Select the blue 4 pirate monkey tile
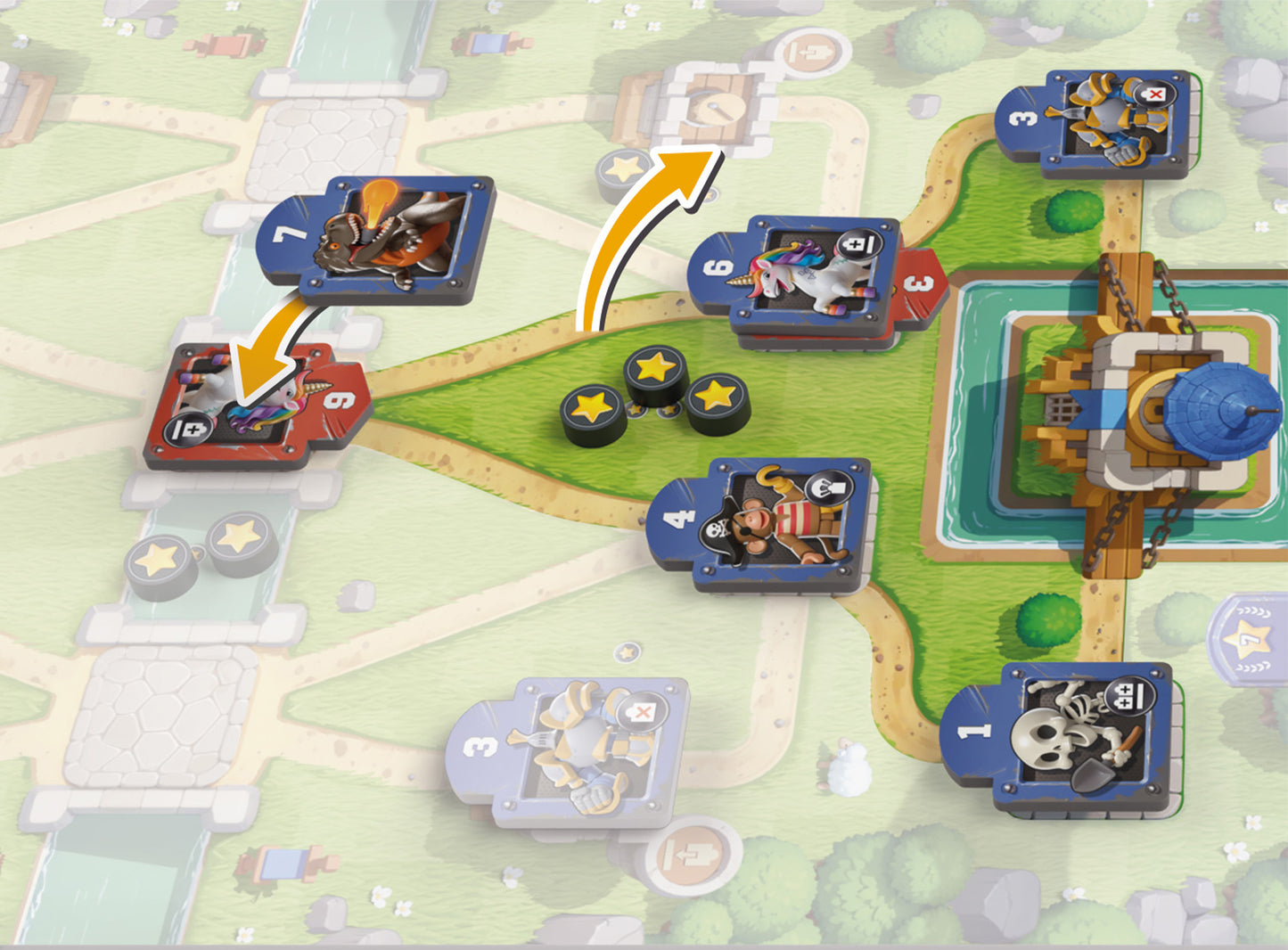The height and width of the screenshot is (950, 1288). tap(762, 525)
